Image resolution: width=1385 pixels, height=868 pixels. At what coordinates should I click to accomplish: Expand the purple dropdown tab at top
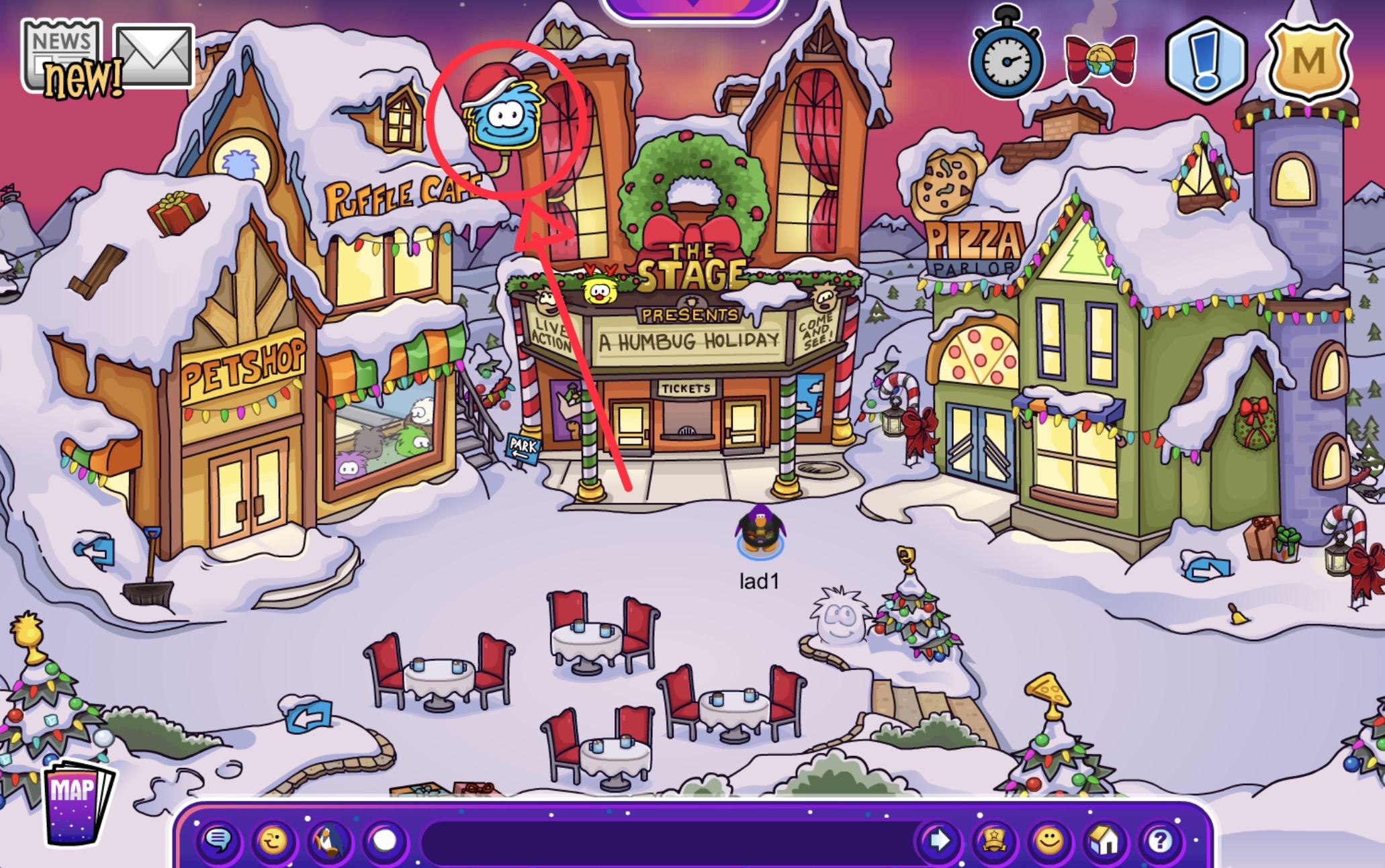[693, 7]
